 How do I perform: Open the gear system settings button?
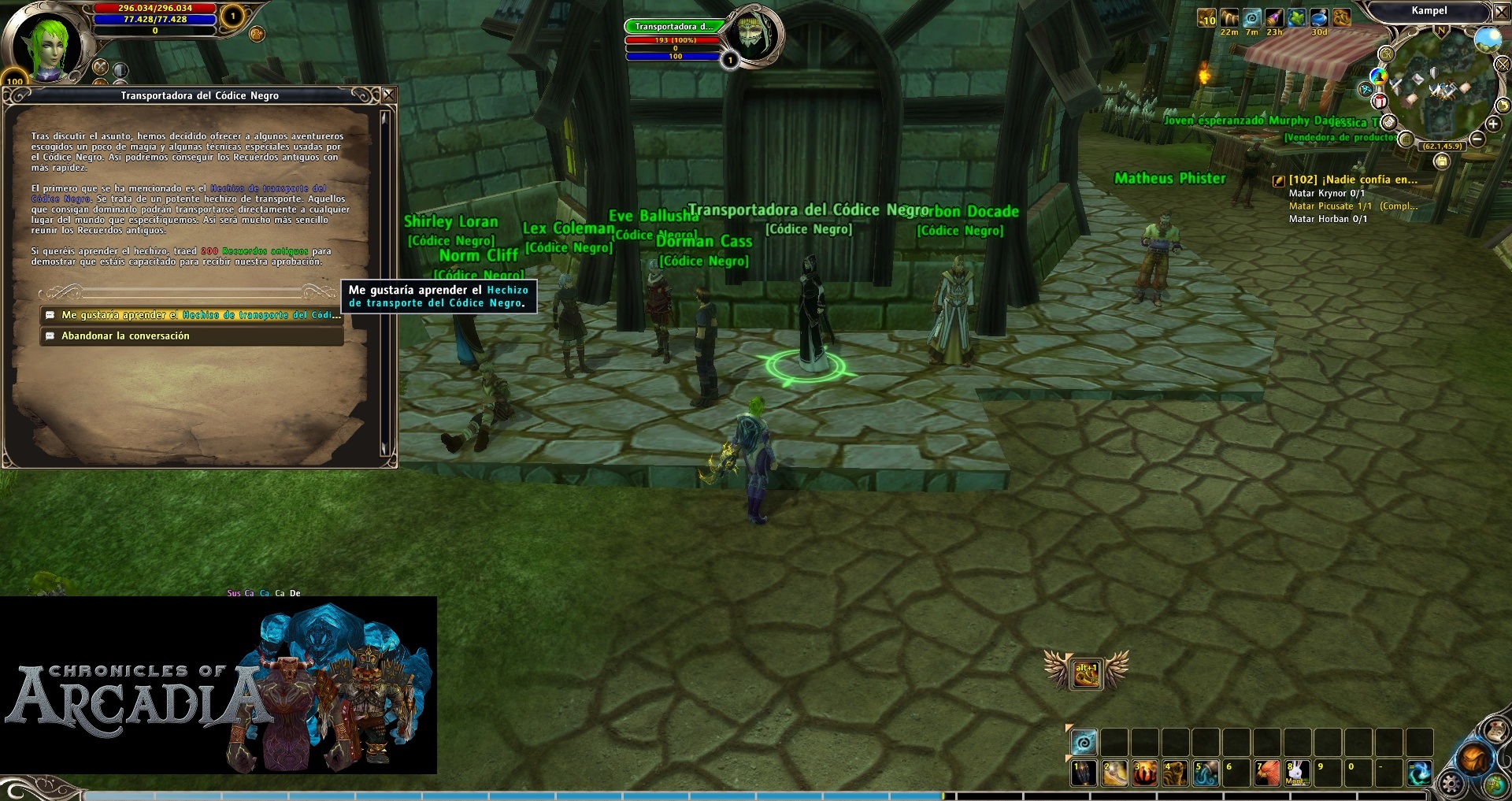click(x=1451, y=784)
